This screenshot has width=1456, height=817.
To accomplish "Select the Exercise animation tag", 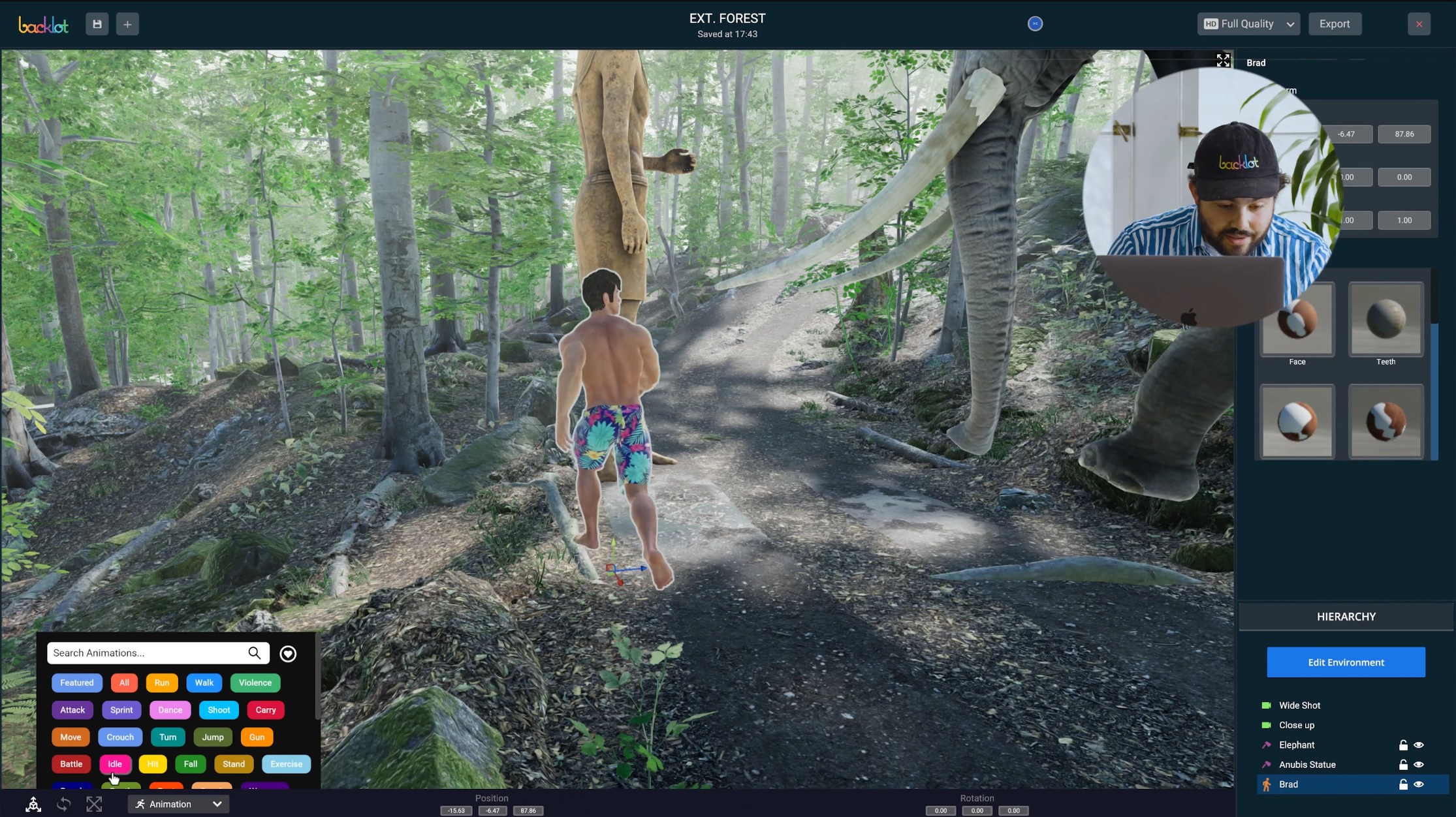I will (x=286, y=764).
